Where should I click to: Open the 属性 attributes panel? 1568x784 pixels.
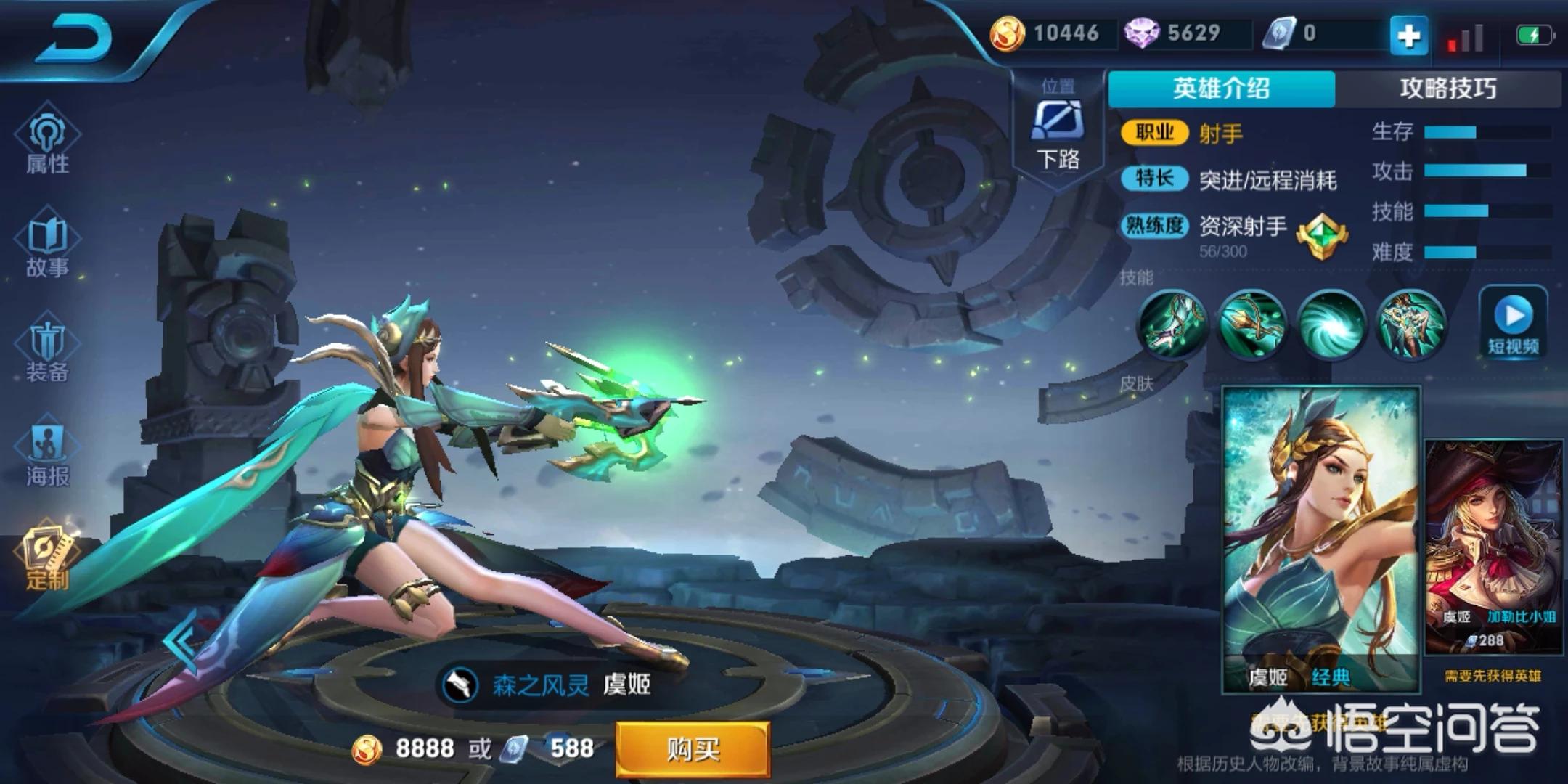[x=47, y=142]
